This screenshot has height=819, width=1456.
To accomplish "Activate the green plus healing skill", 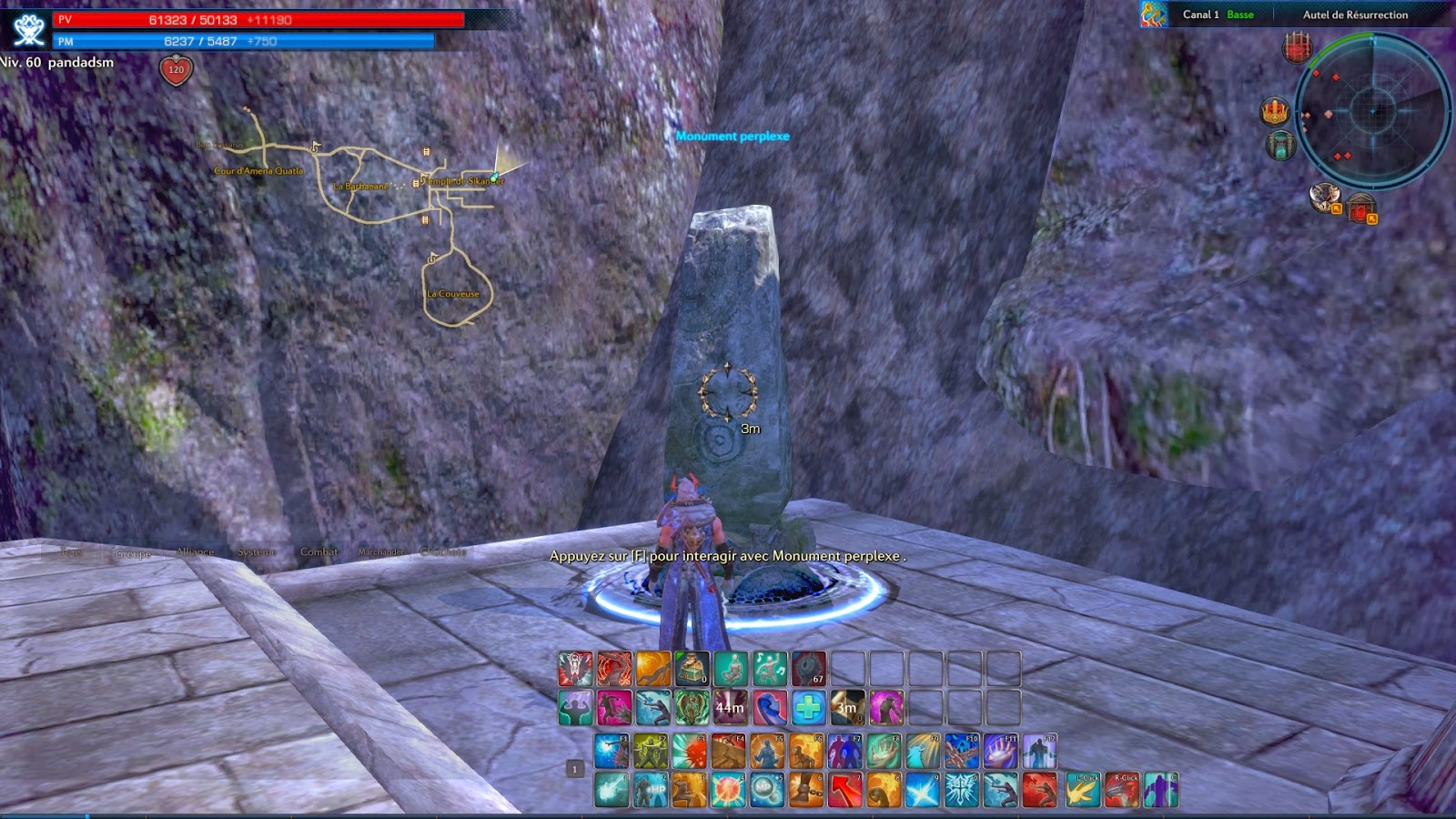I will coord(807,706).
